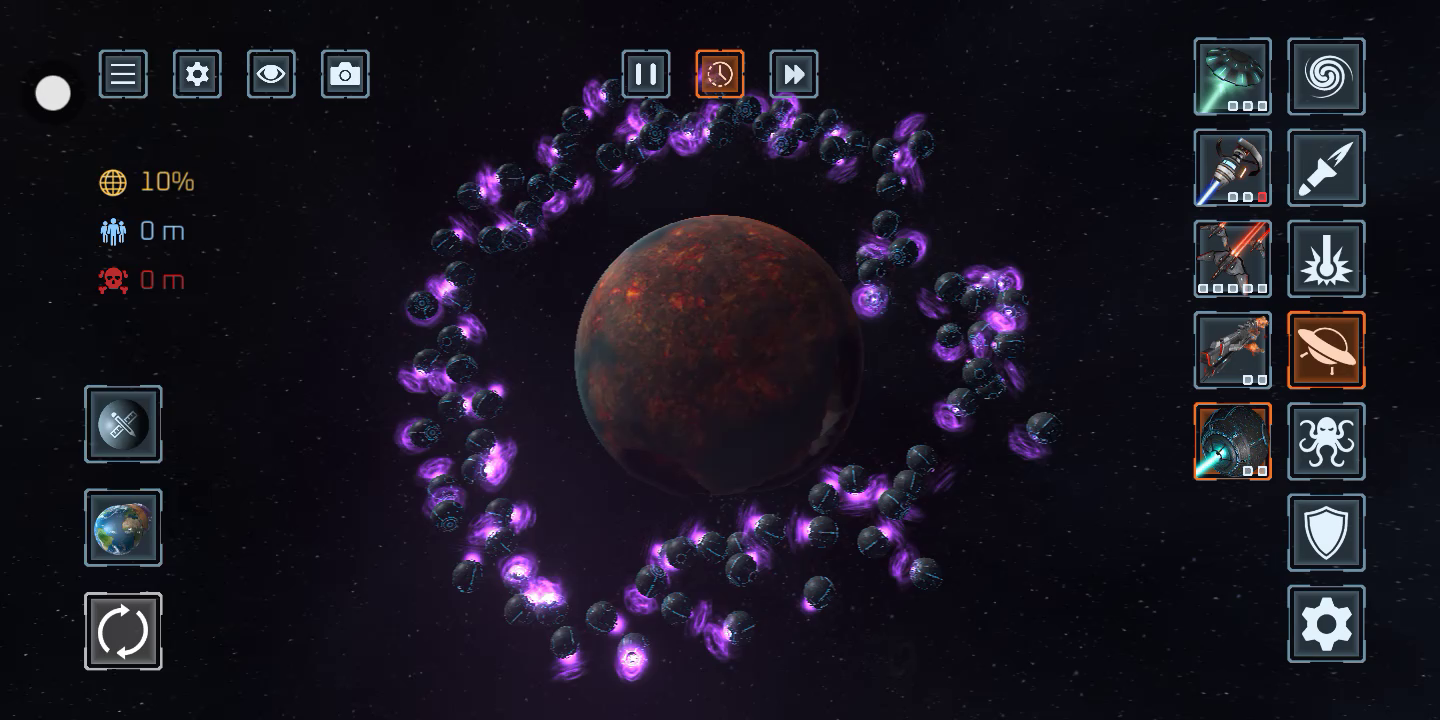The image size is (1440, 720).
Task: Choose the blue laser satellite weapon
Action: 1232,168
